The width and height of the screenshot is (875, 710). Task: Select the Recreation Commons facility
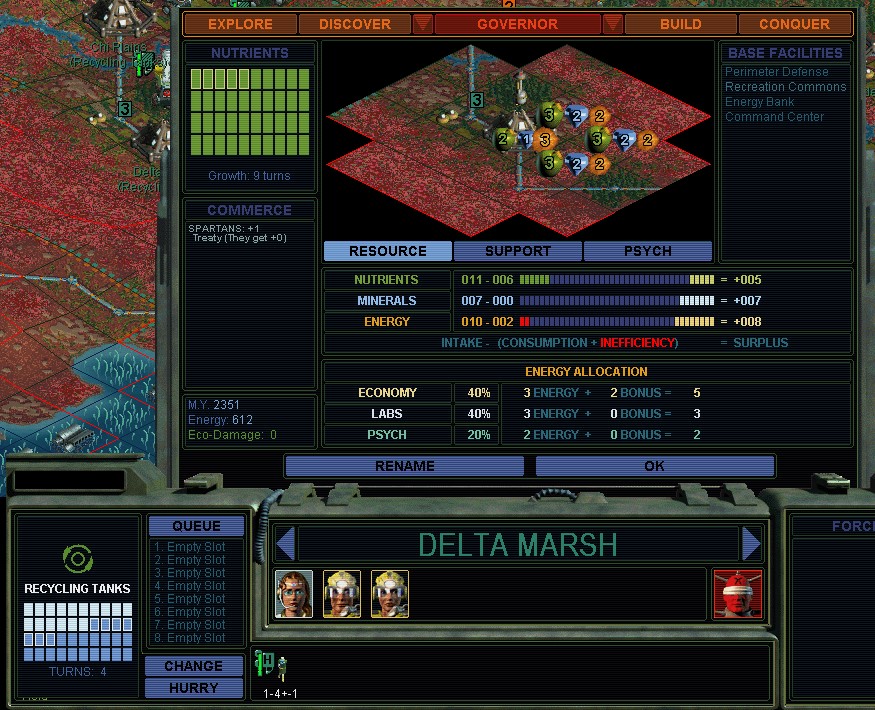[x=785, y=87]
